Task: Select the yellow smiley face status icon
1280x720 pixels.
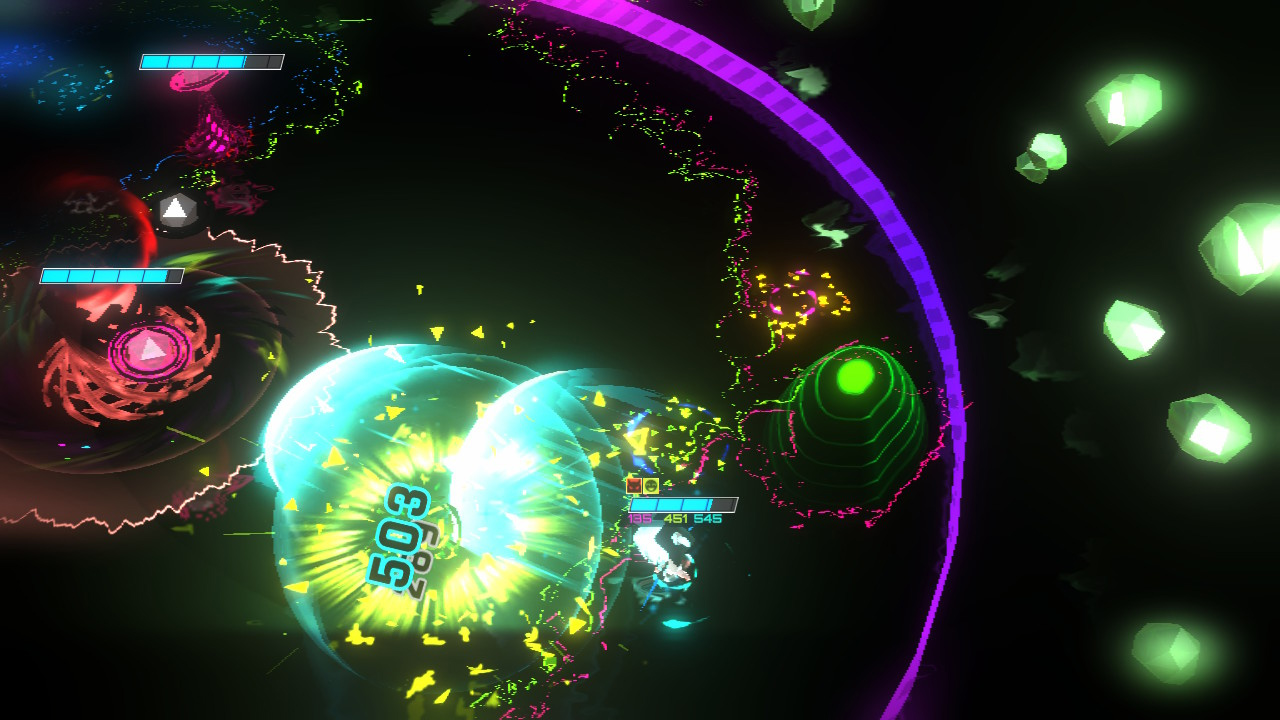Action: tap(651, 486)
